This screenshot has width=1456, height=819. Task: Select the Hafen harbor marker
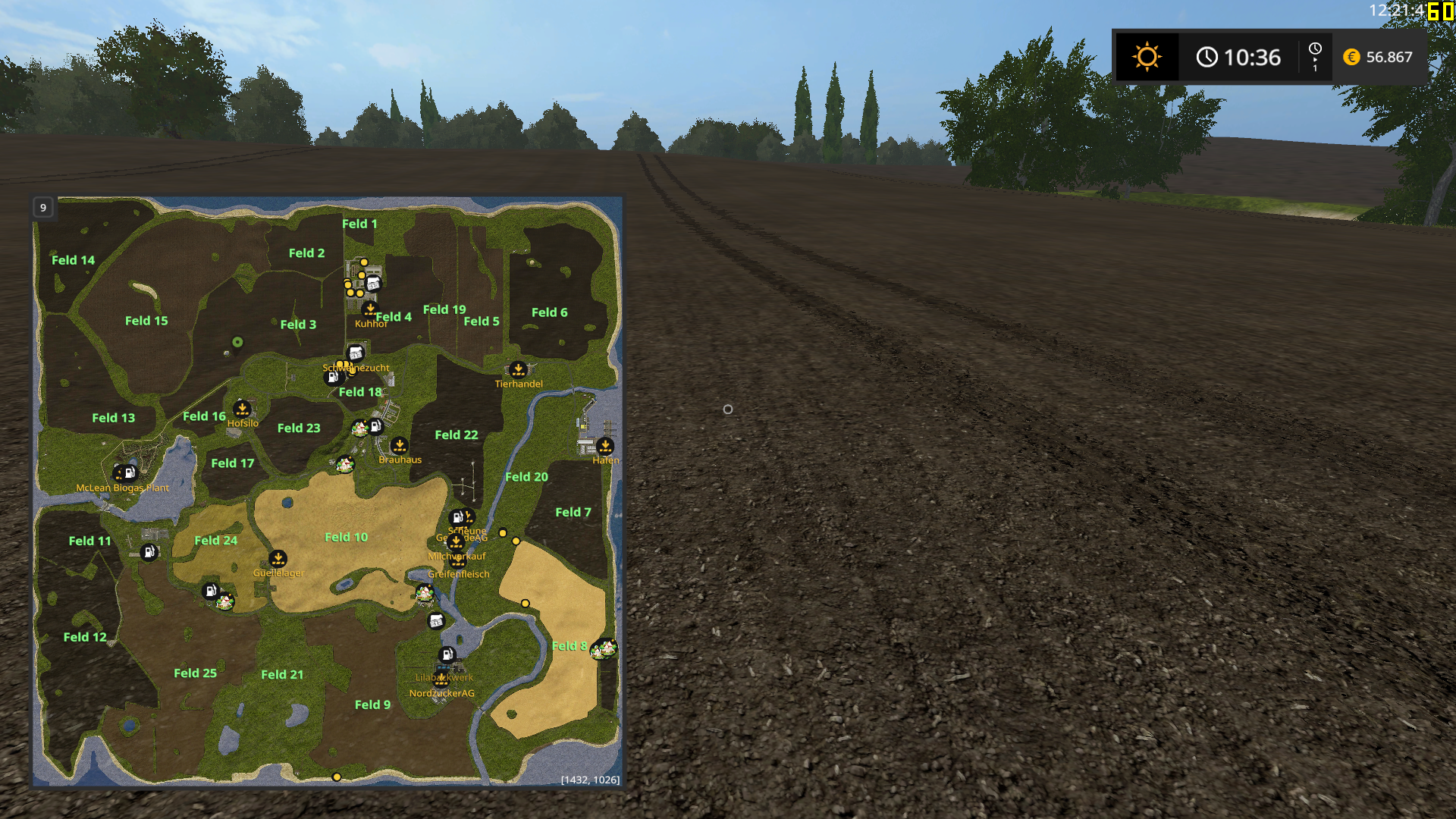[x=605, y=446]
